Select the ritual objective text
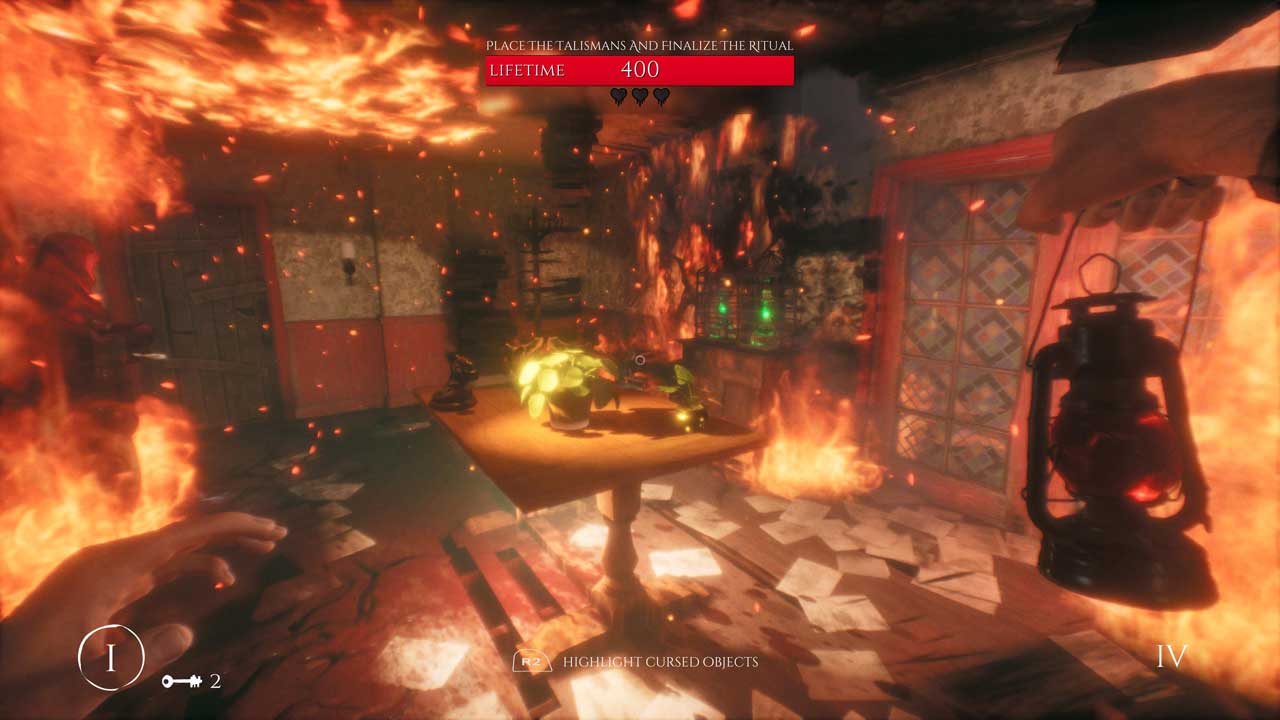The image size is (1280, 720). click(x=639, y=45)
